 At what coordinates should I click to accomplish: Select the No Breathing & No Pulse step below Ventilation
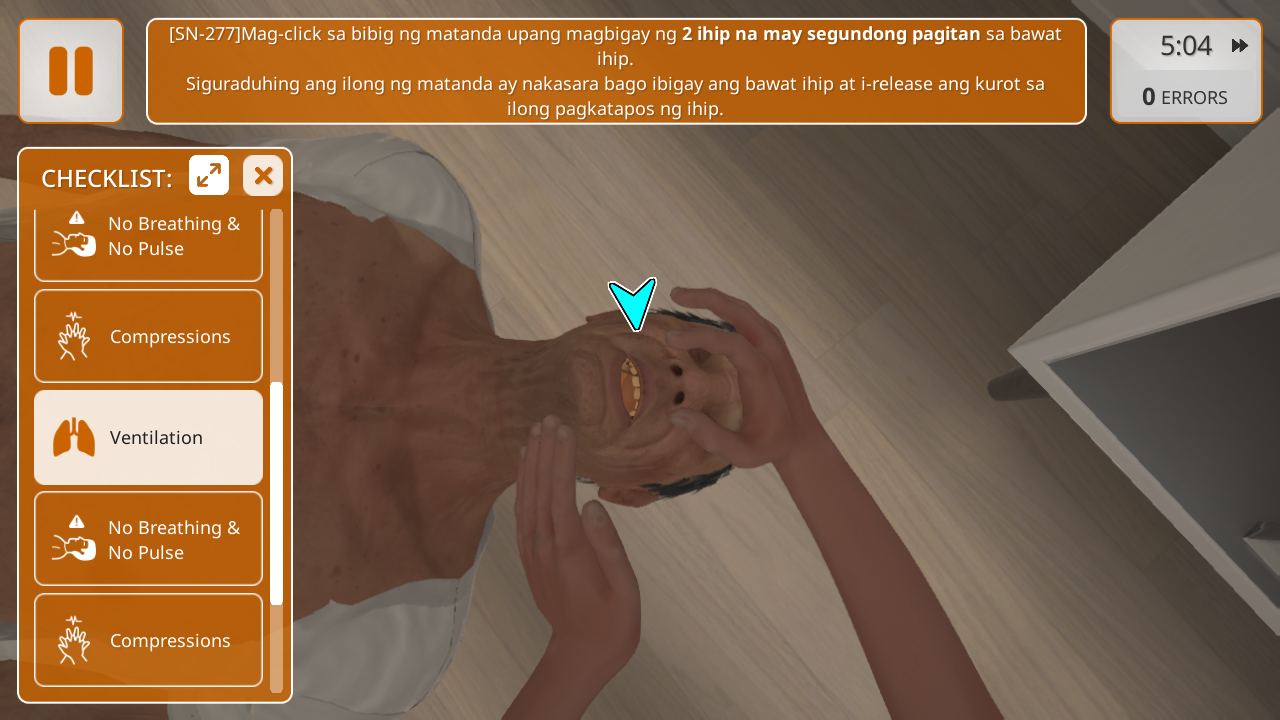pyautogui.click(x=149, y=540)
